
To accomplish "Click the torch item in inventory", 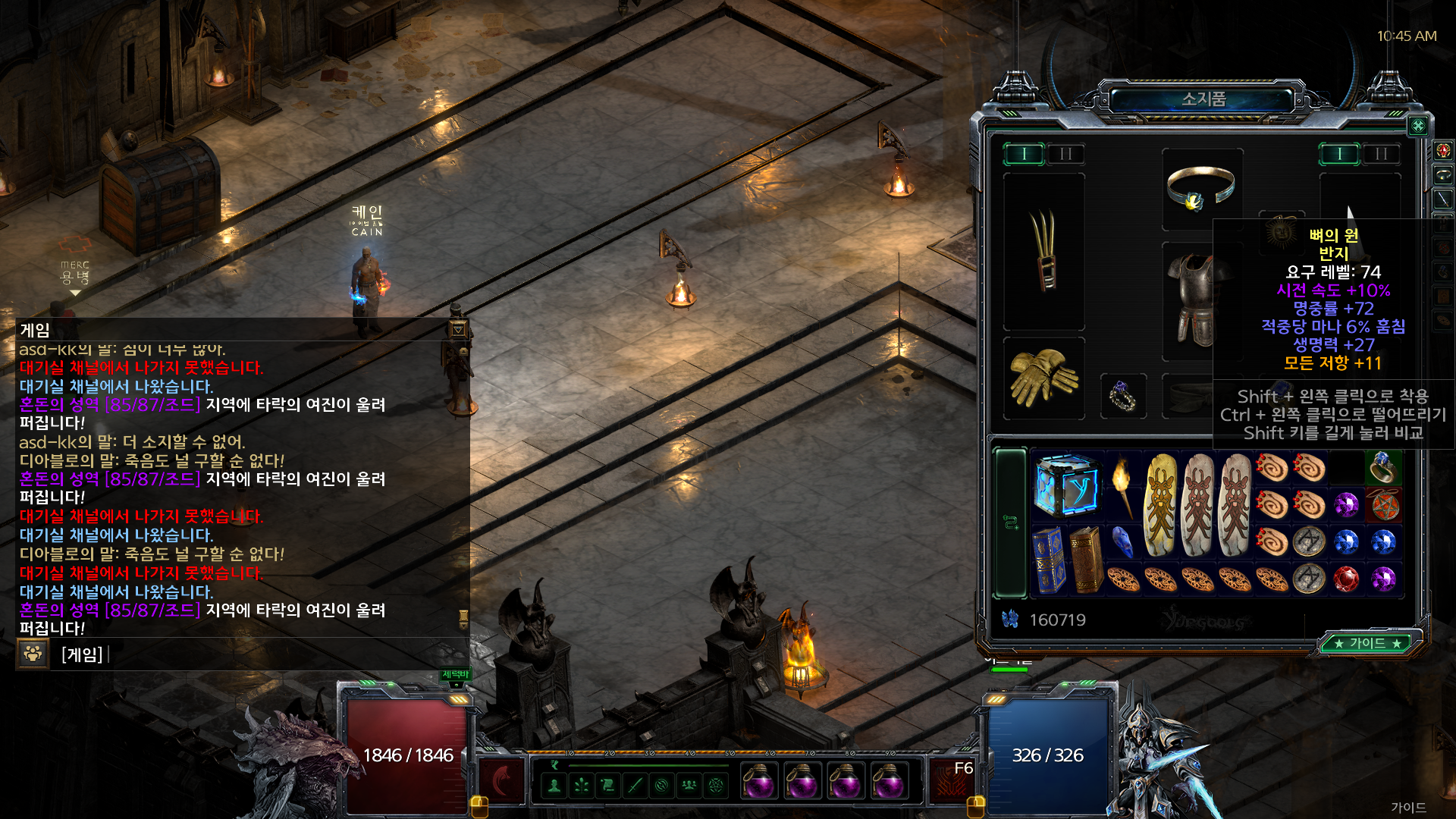I will pos(1122,485).
